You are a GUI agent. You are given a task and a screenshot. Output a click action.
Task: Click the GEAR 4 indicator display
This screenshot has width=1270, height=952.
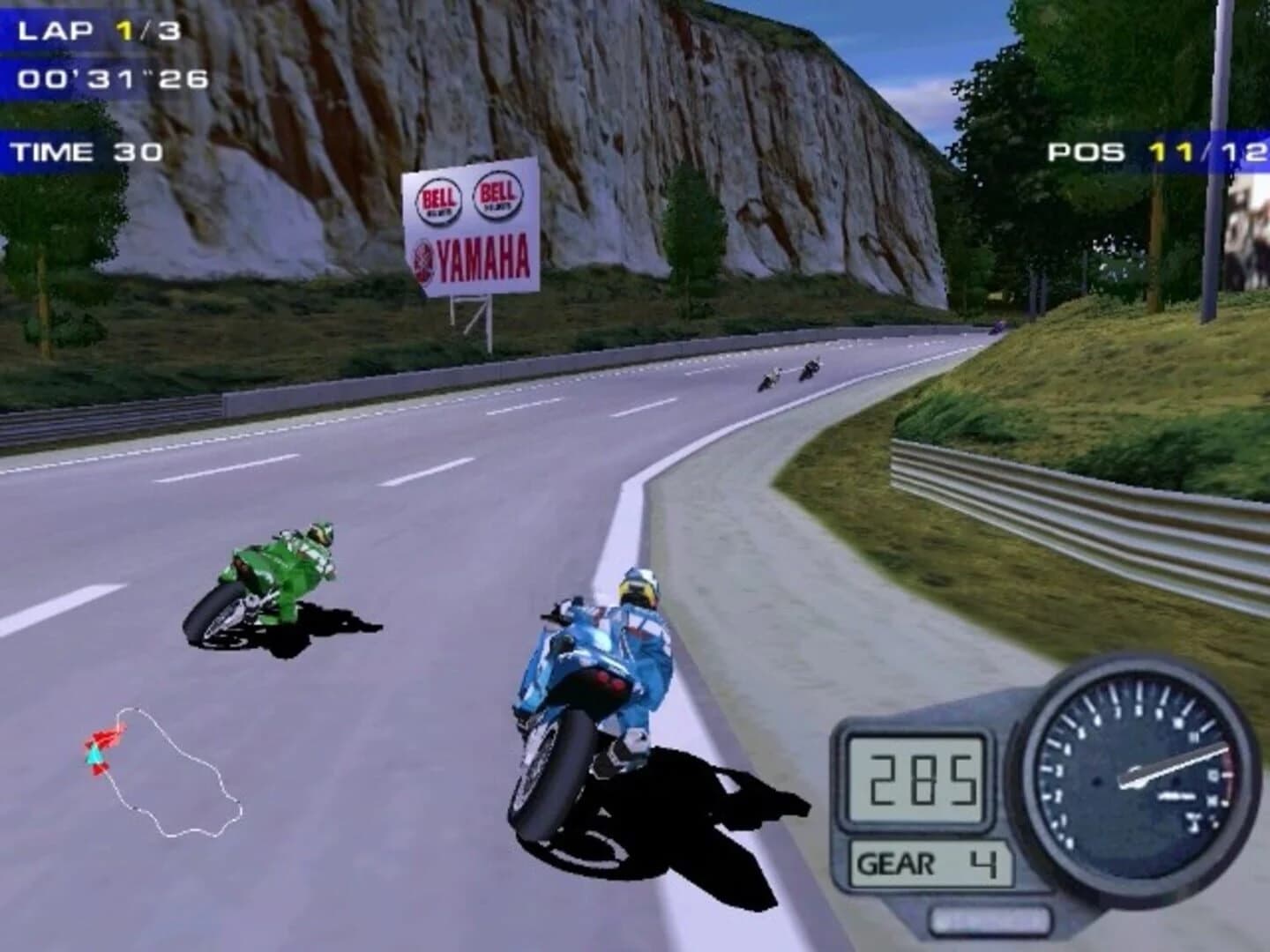tap(926, 861)
